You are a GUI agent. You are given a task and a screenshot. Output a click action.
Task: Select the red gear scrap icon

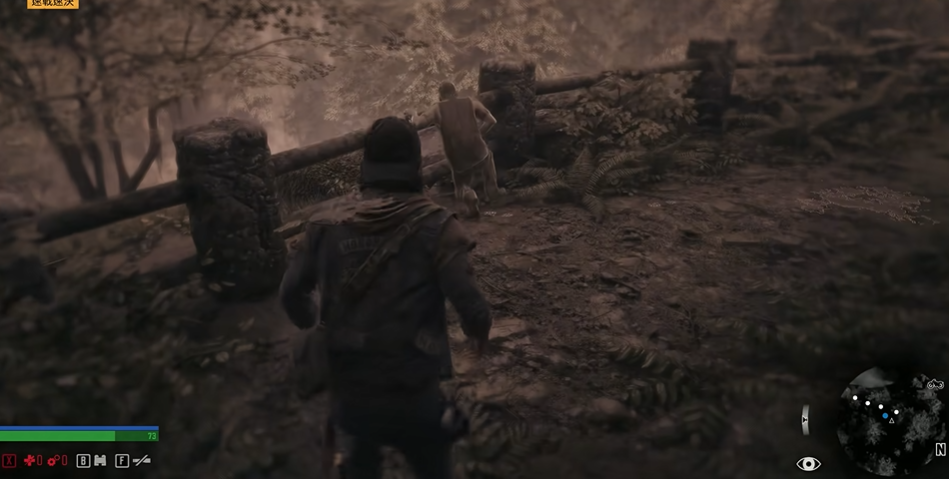tap(53, 461)
